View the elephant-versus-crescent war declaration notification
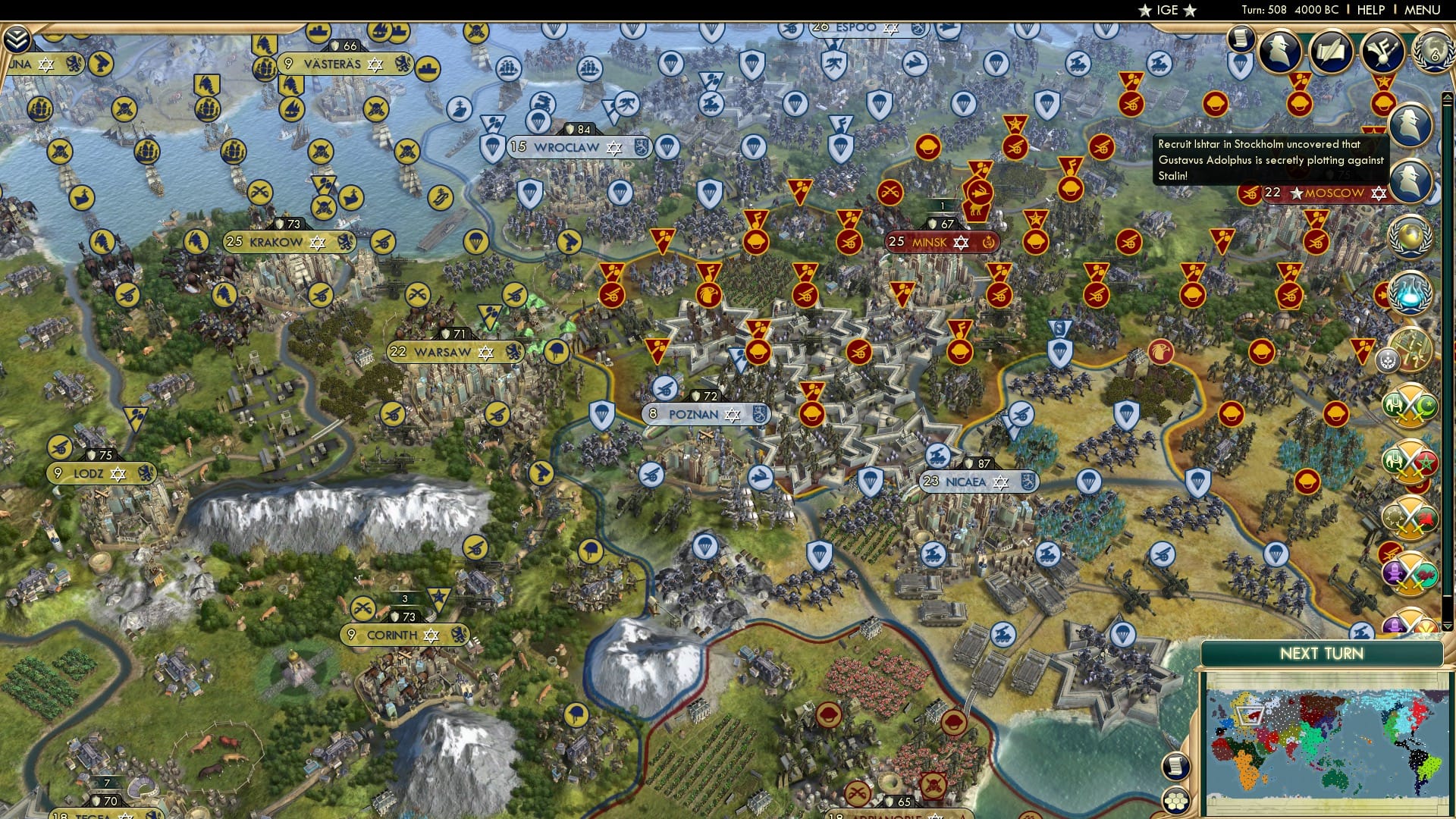 [1409, 404]
